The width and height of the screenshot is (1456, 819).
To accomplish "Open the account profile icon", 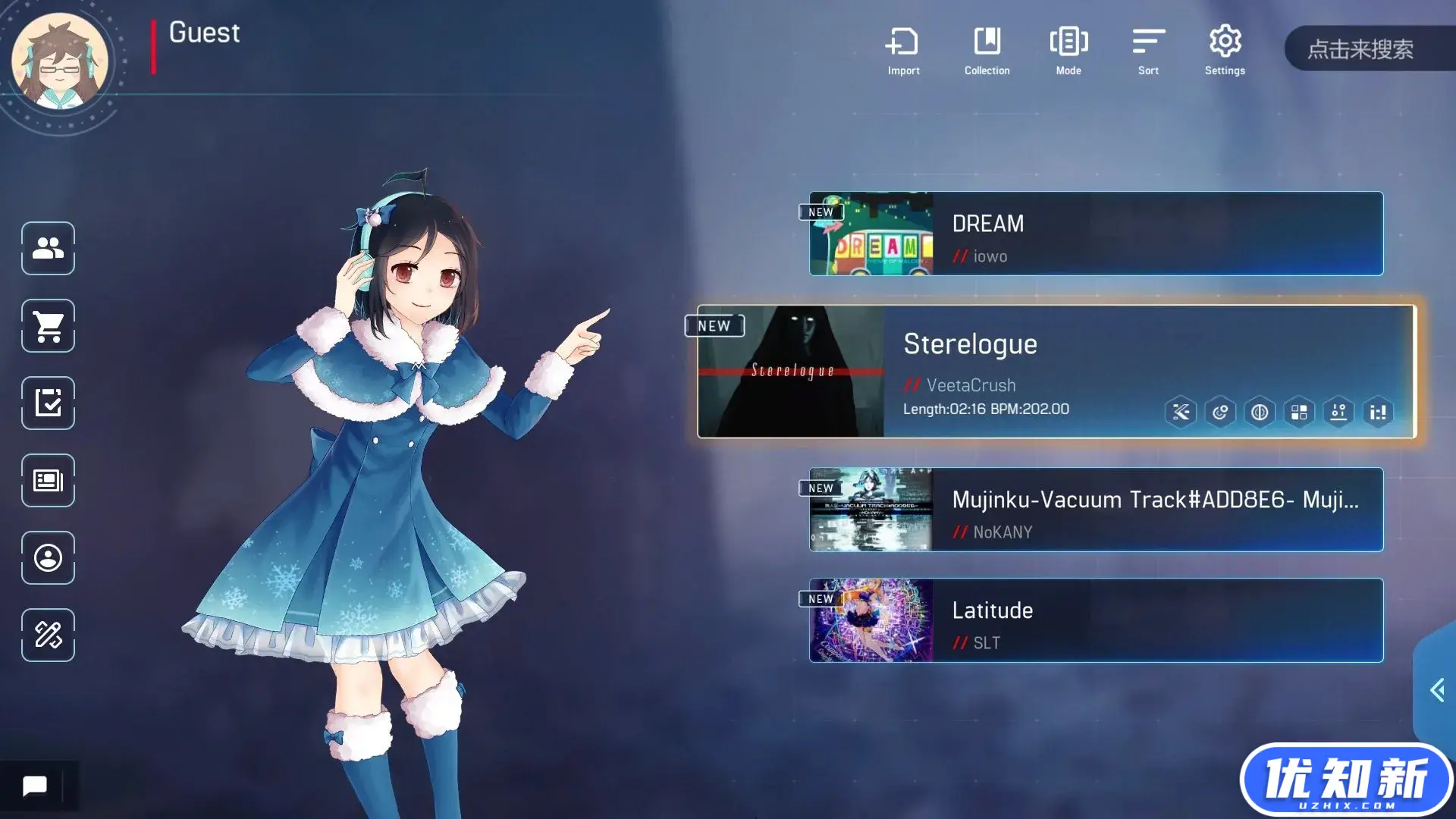I will click(48, 558).
